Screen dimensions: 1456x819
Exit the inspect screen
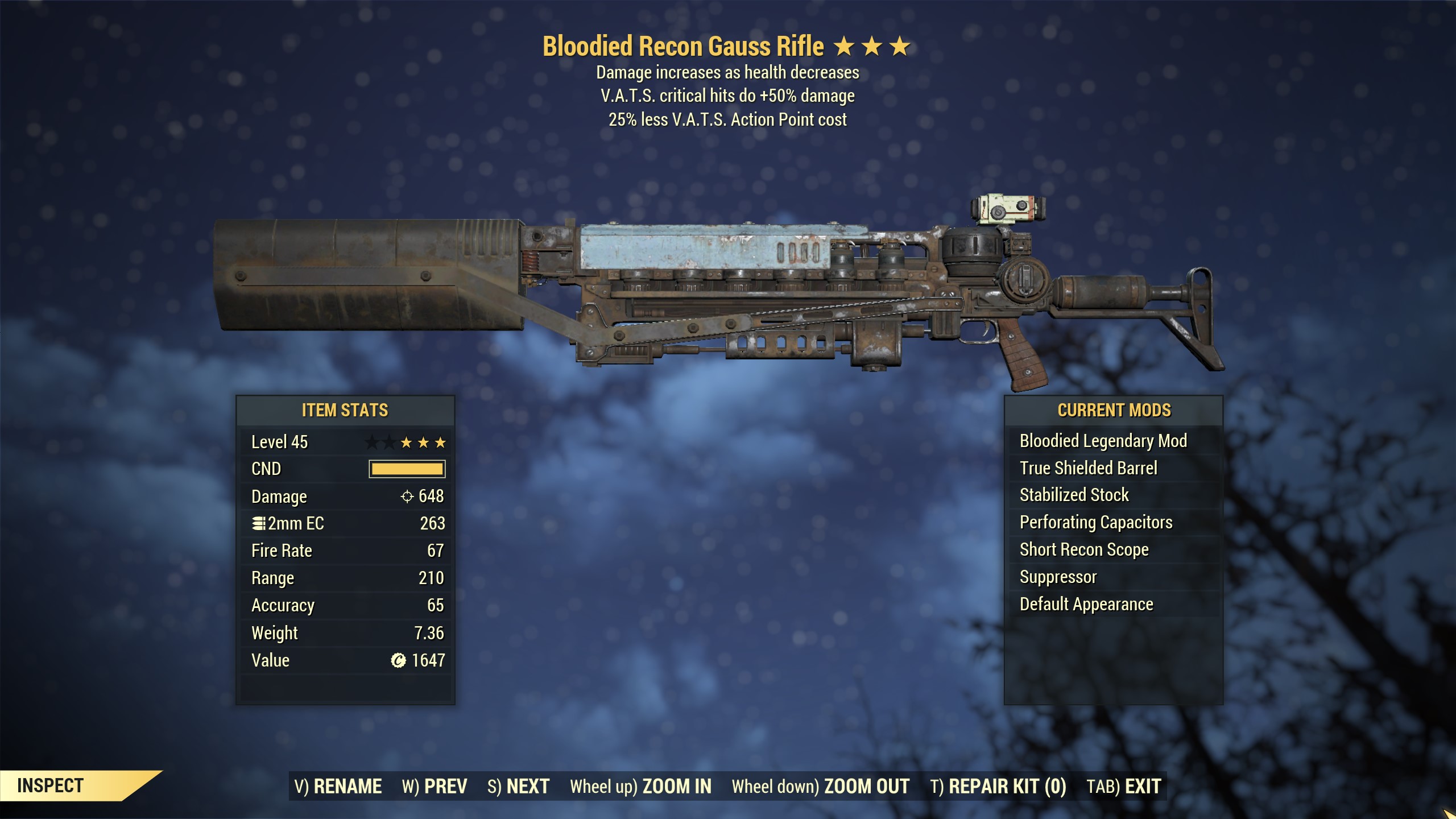(1123, 786)
